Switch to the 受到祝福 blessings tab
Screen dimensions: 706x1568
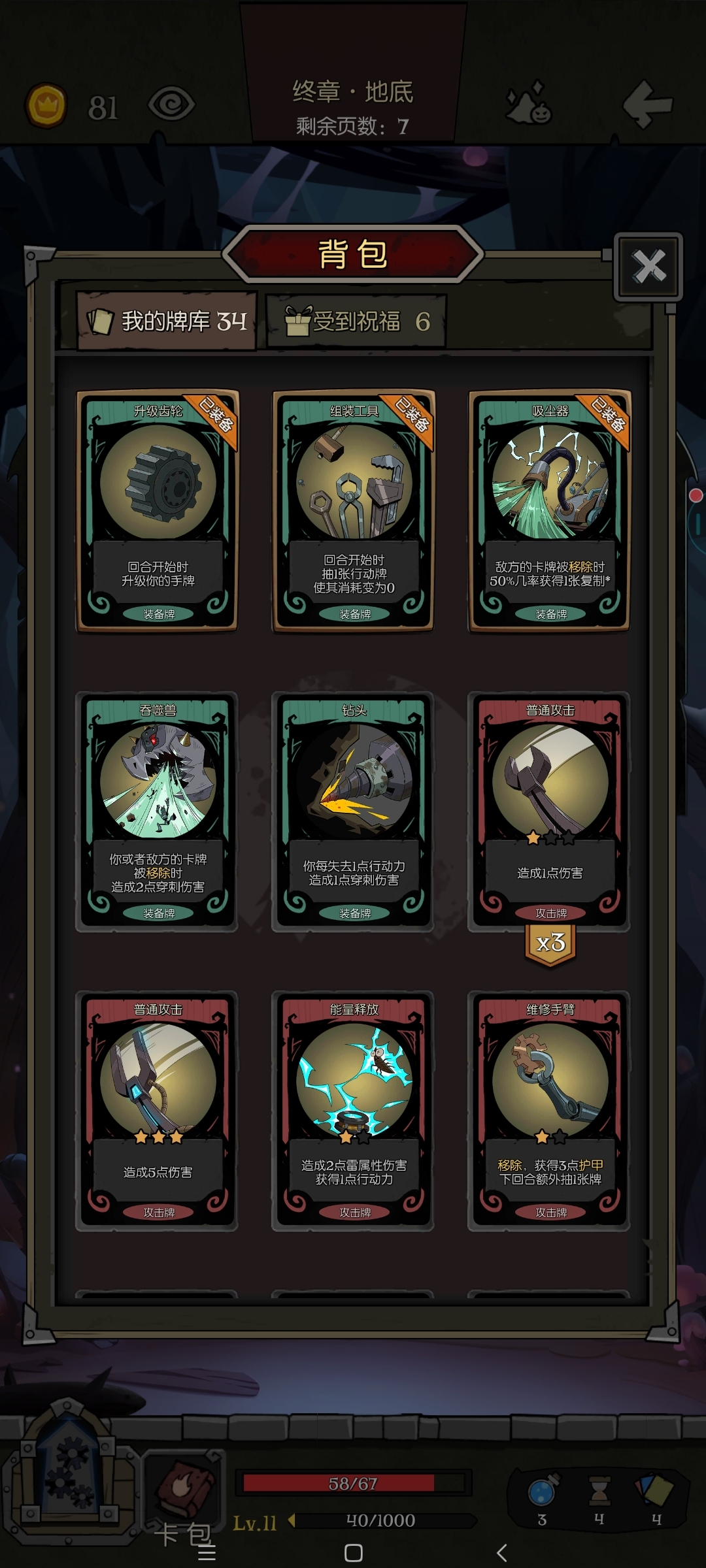[357, 321]
